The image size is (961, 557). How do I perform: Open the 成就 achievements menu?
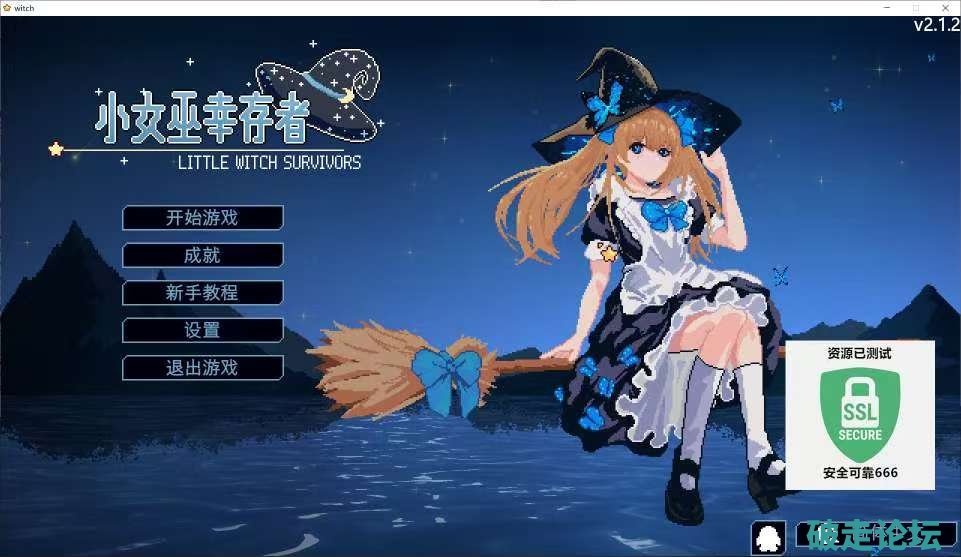tap(202, 255)
